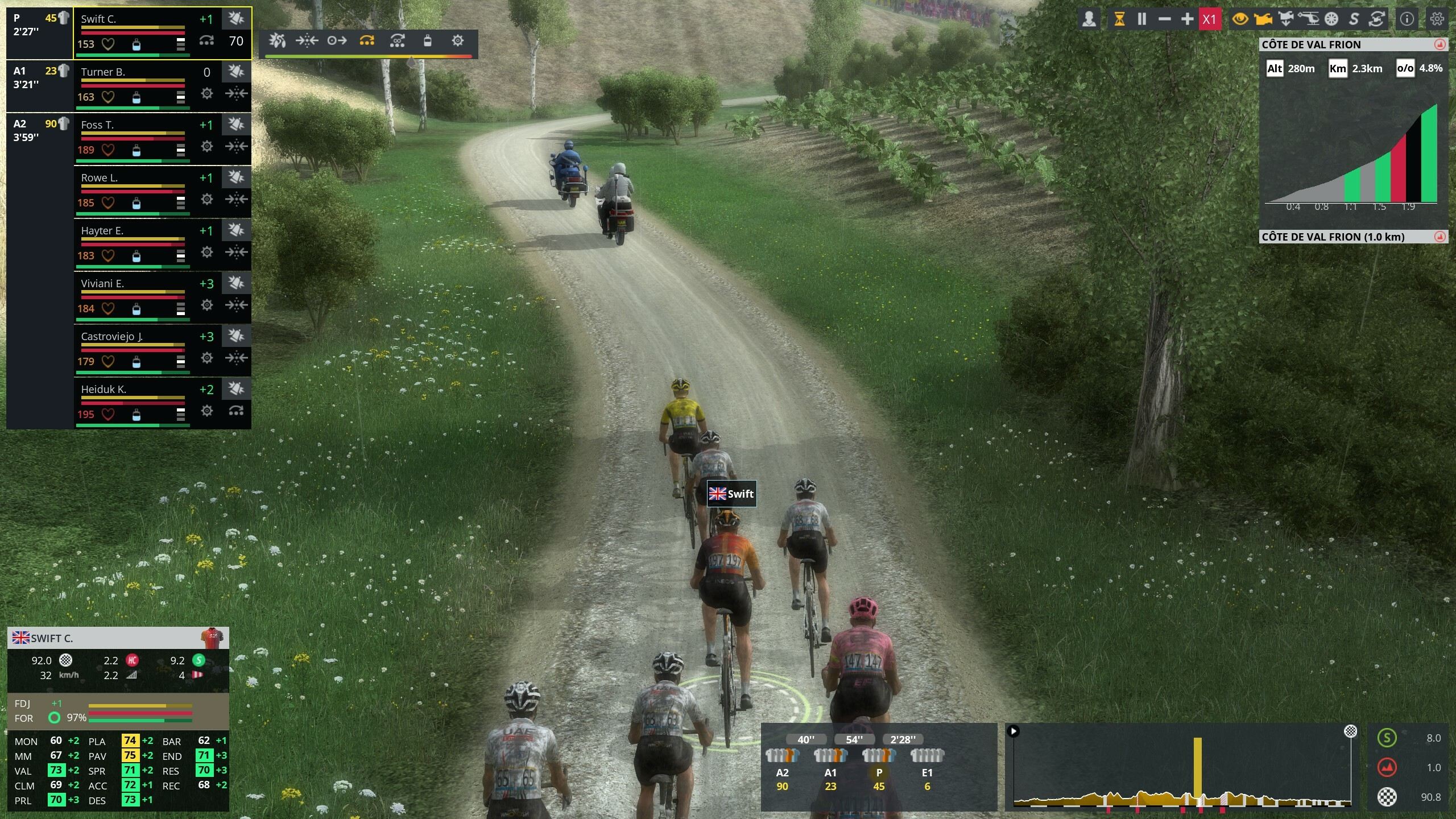Screen dimensions: 1456x819
Task: Open the manager profile menu
Action: (x=1090, y=18)
